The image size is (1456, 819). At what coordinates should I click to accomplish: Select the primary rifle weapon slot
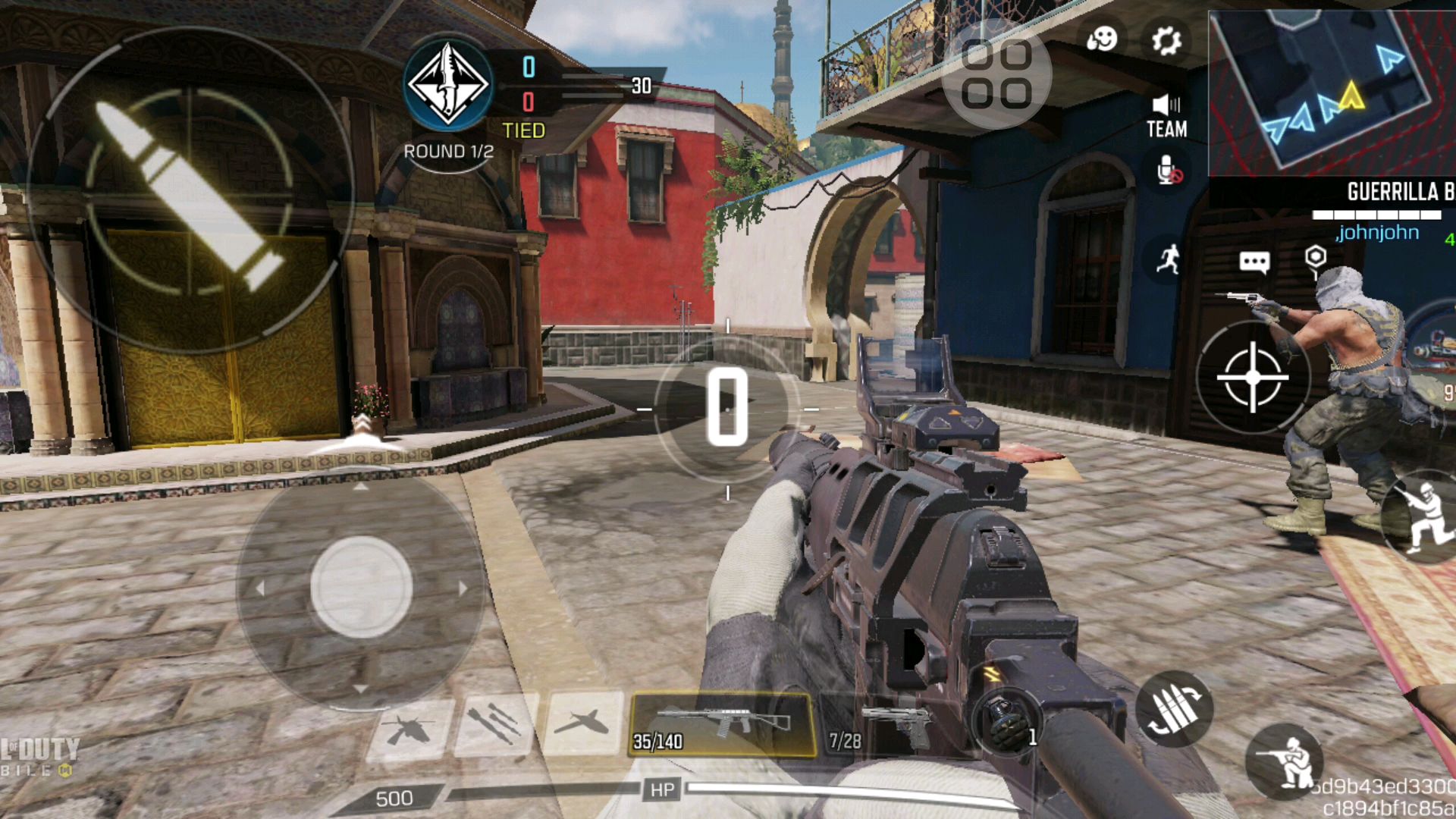coord(723,726)
